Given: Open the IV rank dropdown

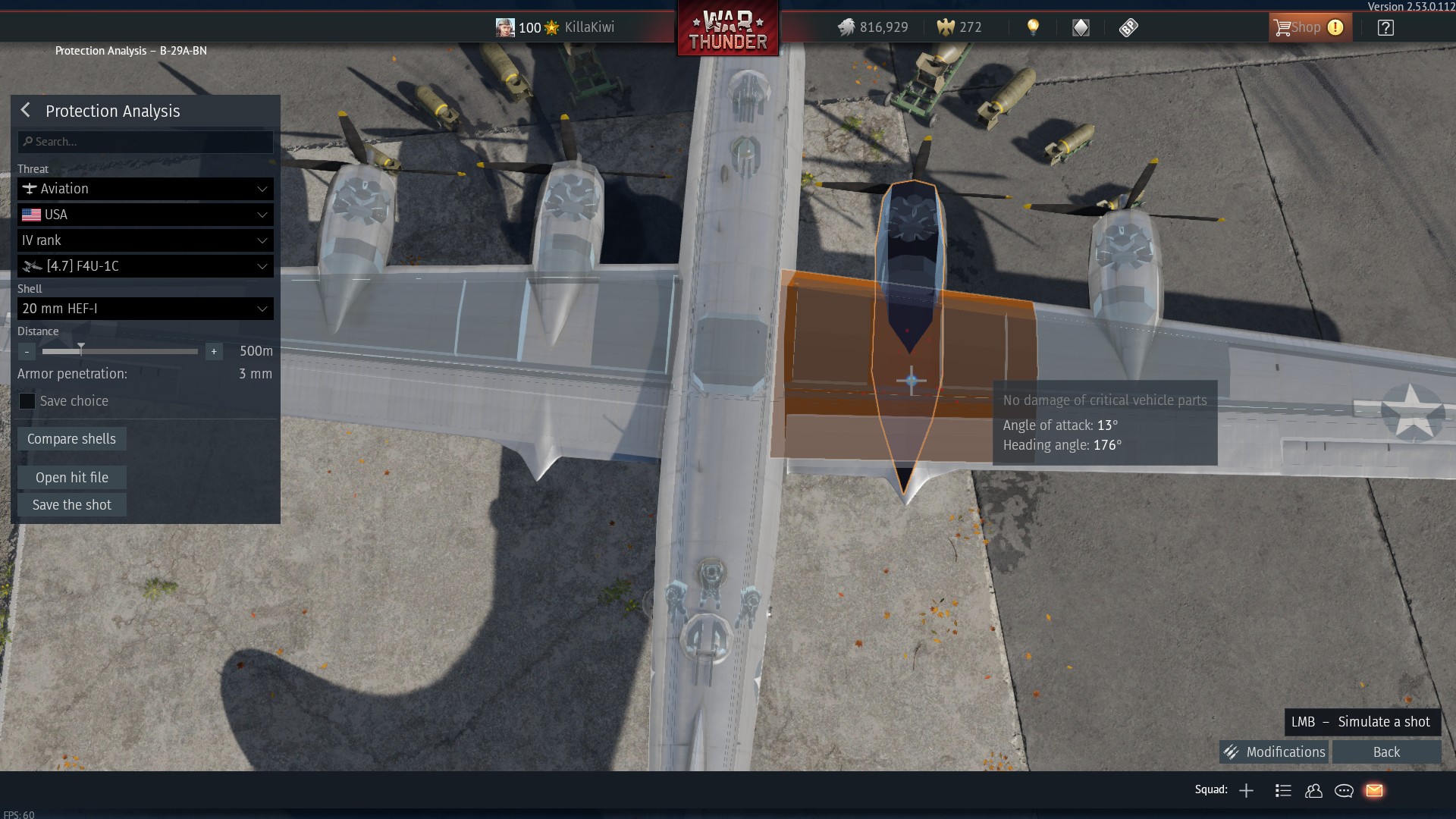Looking at the screenshot, I should tap(146, 240).
